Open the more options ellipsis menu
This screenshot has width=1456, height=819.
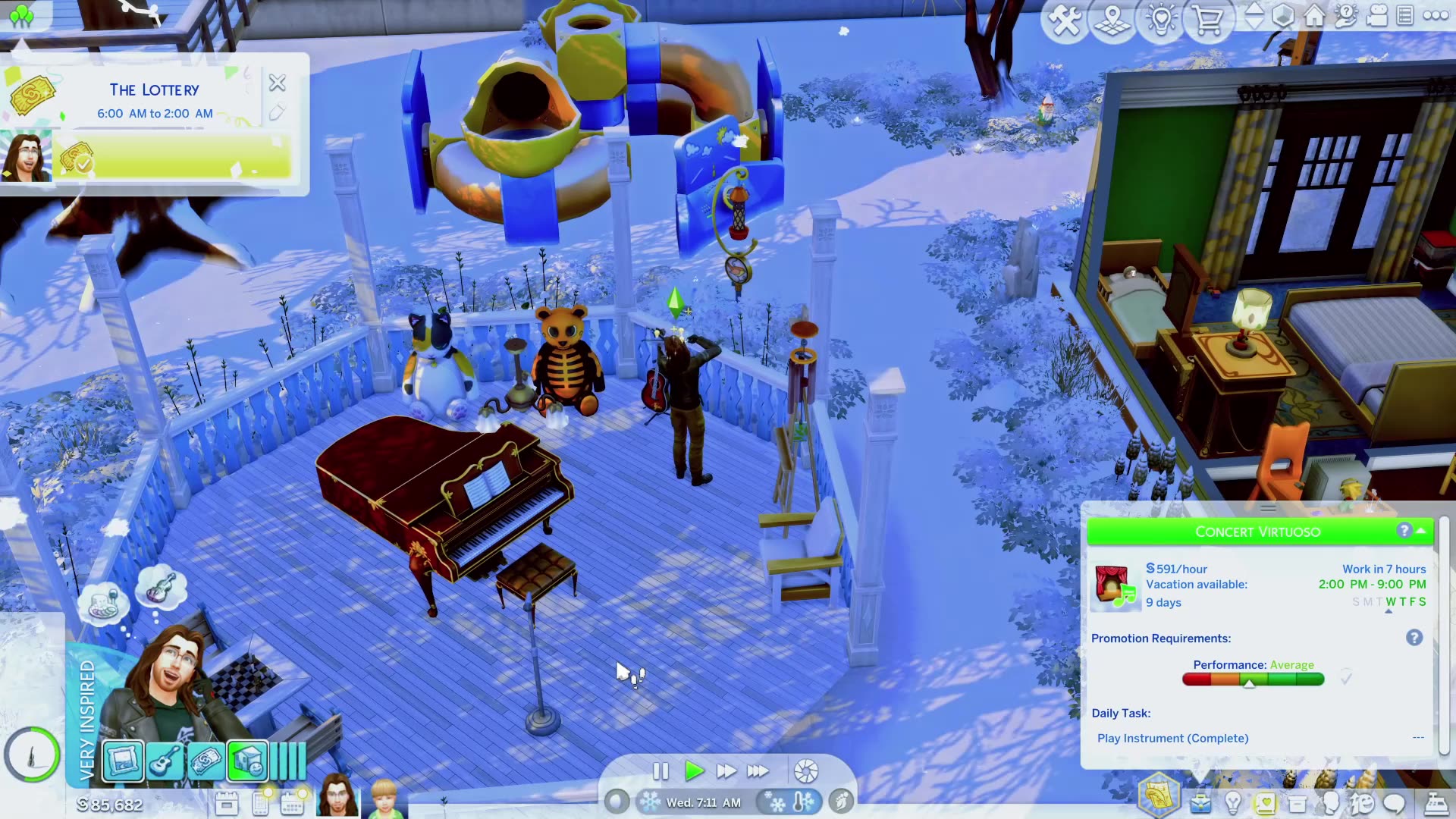(1437, 17)
